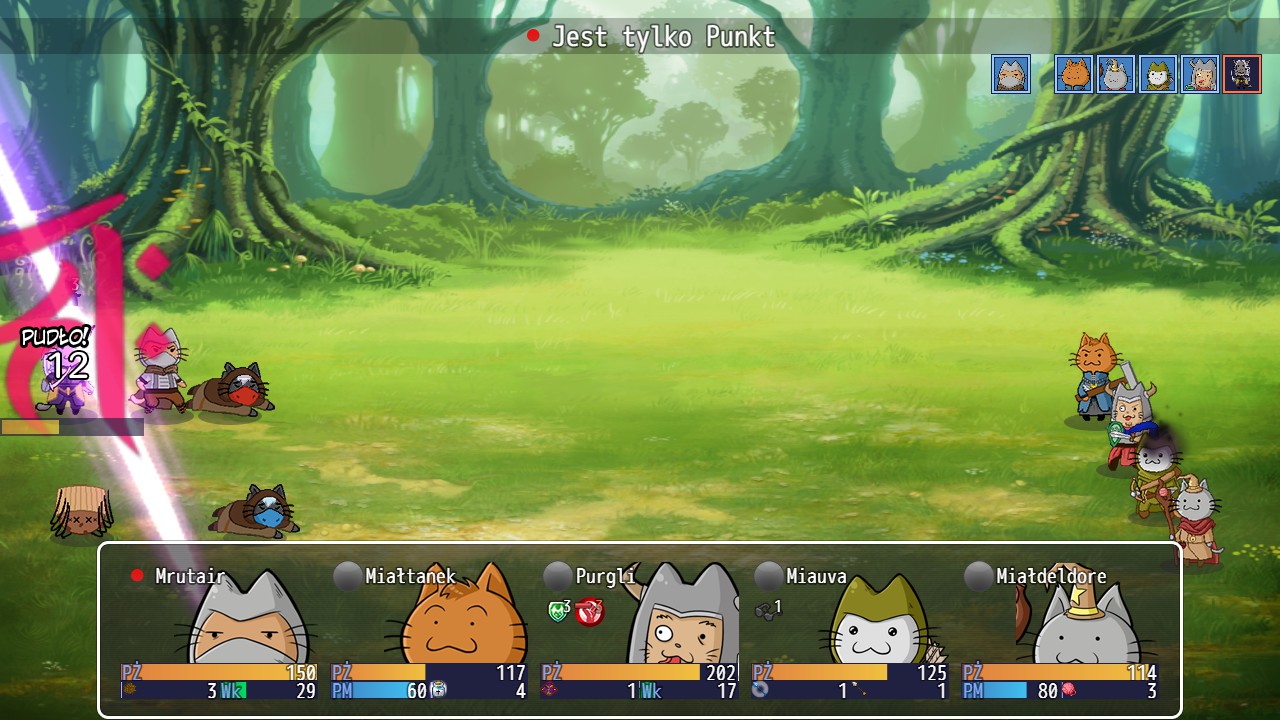Image resolution: width=1280 pixels, height=720 pixels.
Task: Select the wizard-hat cat turn-order portrait
Action: 1116,74
